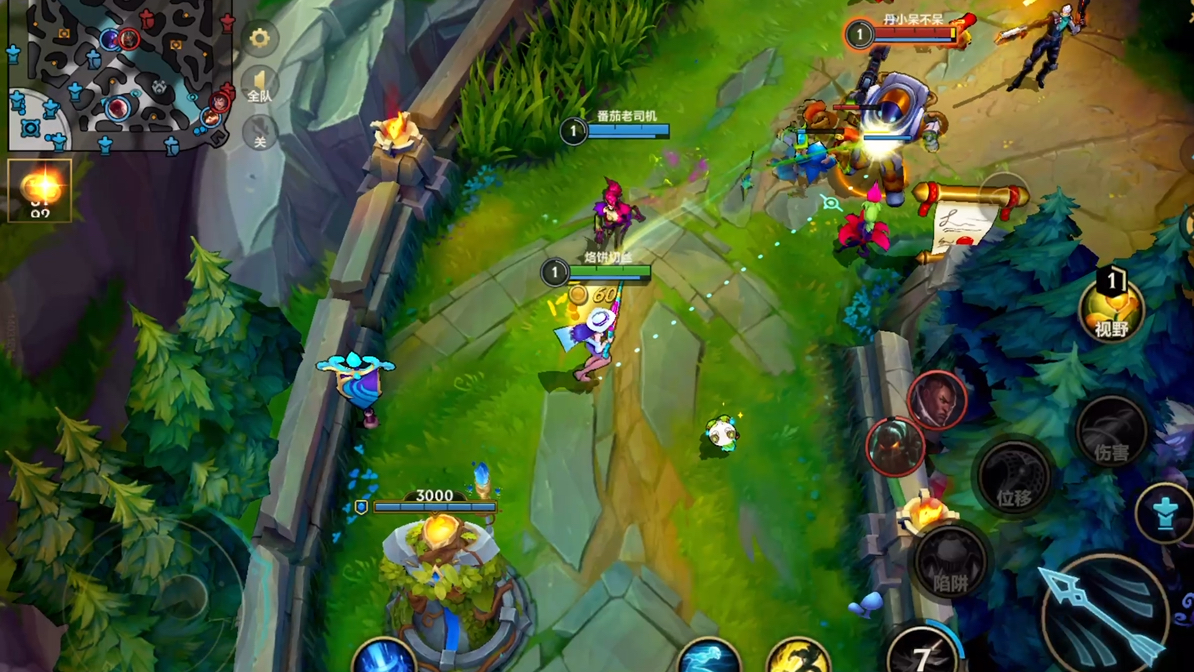Target the dark-armored enemy champion portrait
The image size is (1194, 672).
894,446
